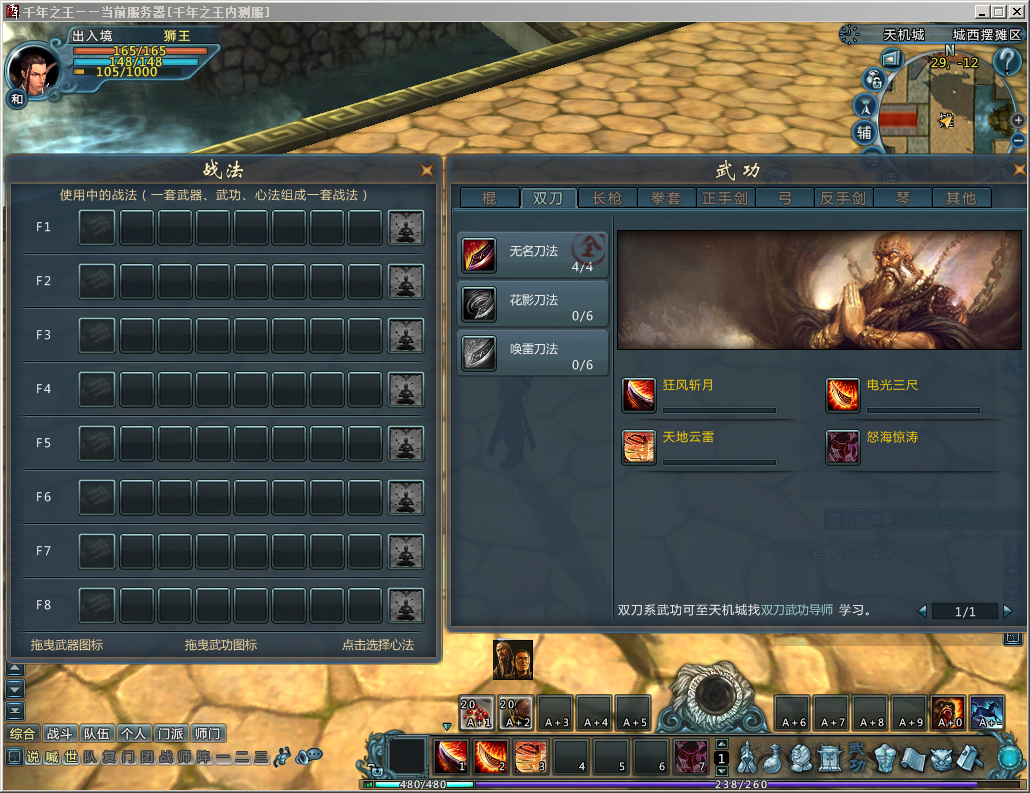Click the 怒海惊涛 skill icon
Image resolution: width=1030 pixels, height=793 pixels.
coord(843,447)
